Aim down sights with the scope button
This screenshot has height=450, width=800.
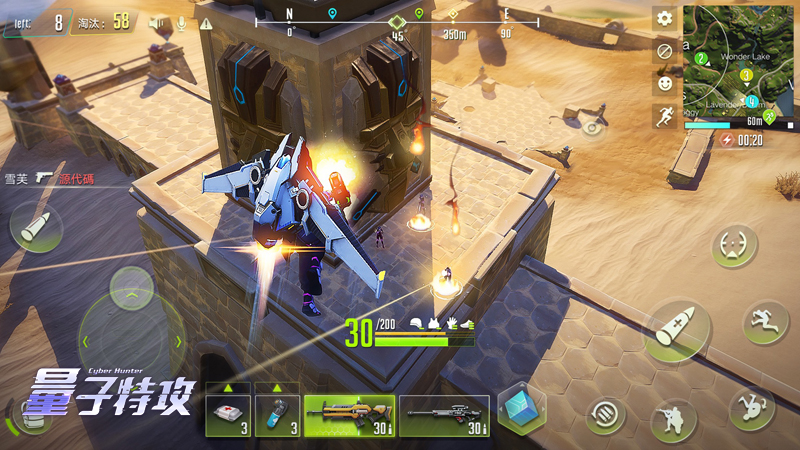[x=736, y=246]
